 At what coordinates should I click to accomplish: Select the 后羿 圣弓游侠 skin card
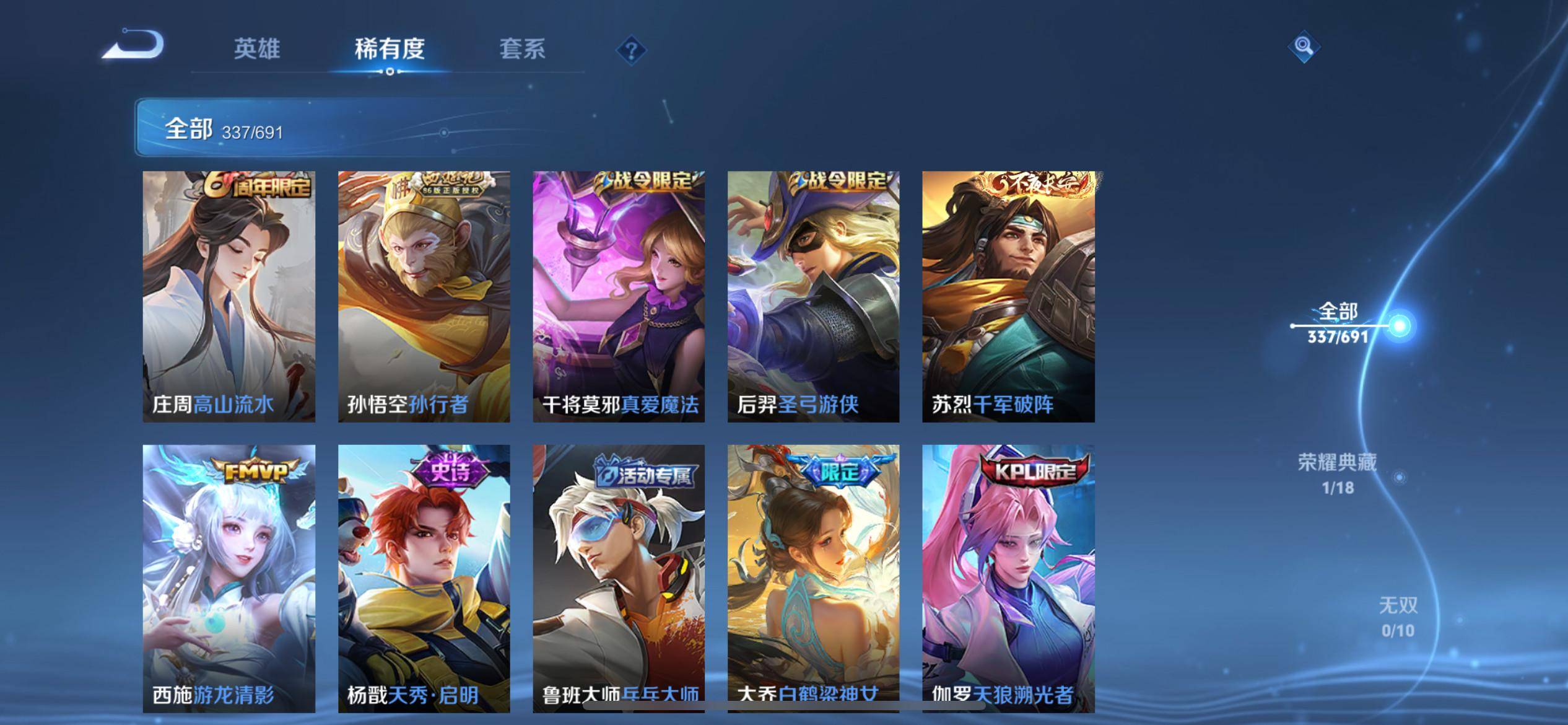(x=813, y=296)
